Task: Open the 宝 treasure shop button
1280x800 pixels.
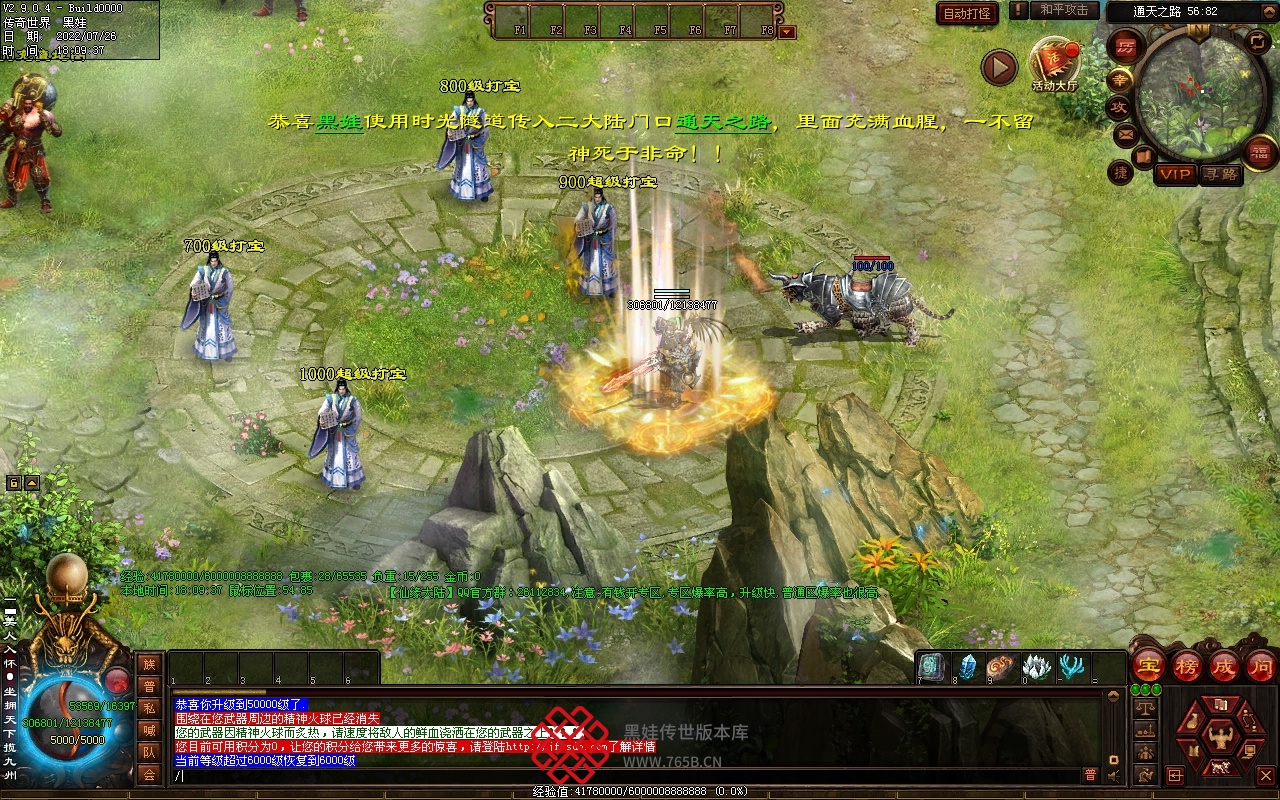Action: pyautogui.click(x=1149, y=667)
